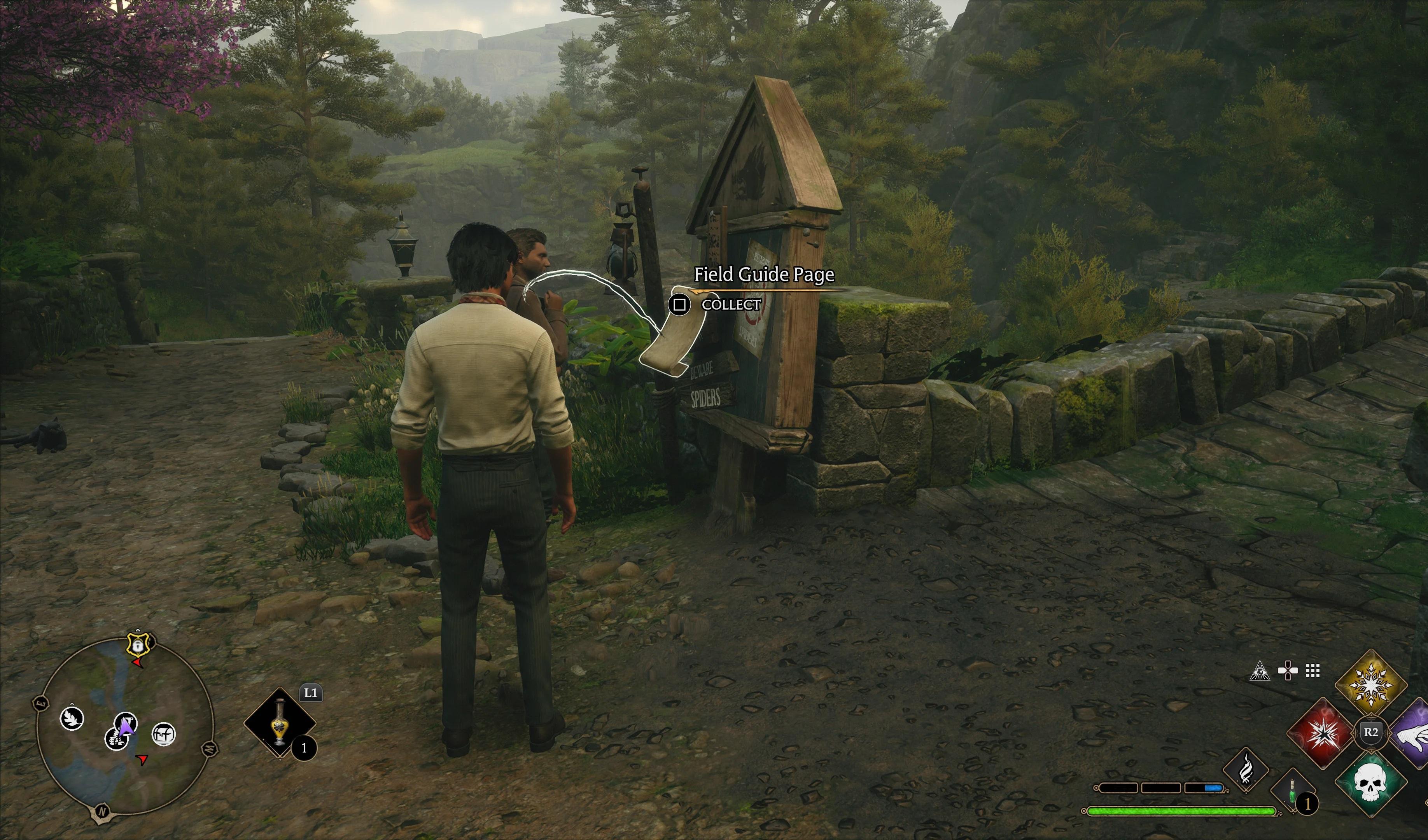
Task: Click the eye-in-triangle Revelio icon
Action: 1260,670
